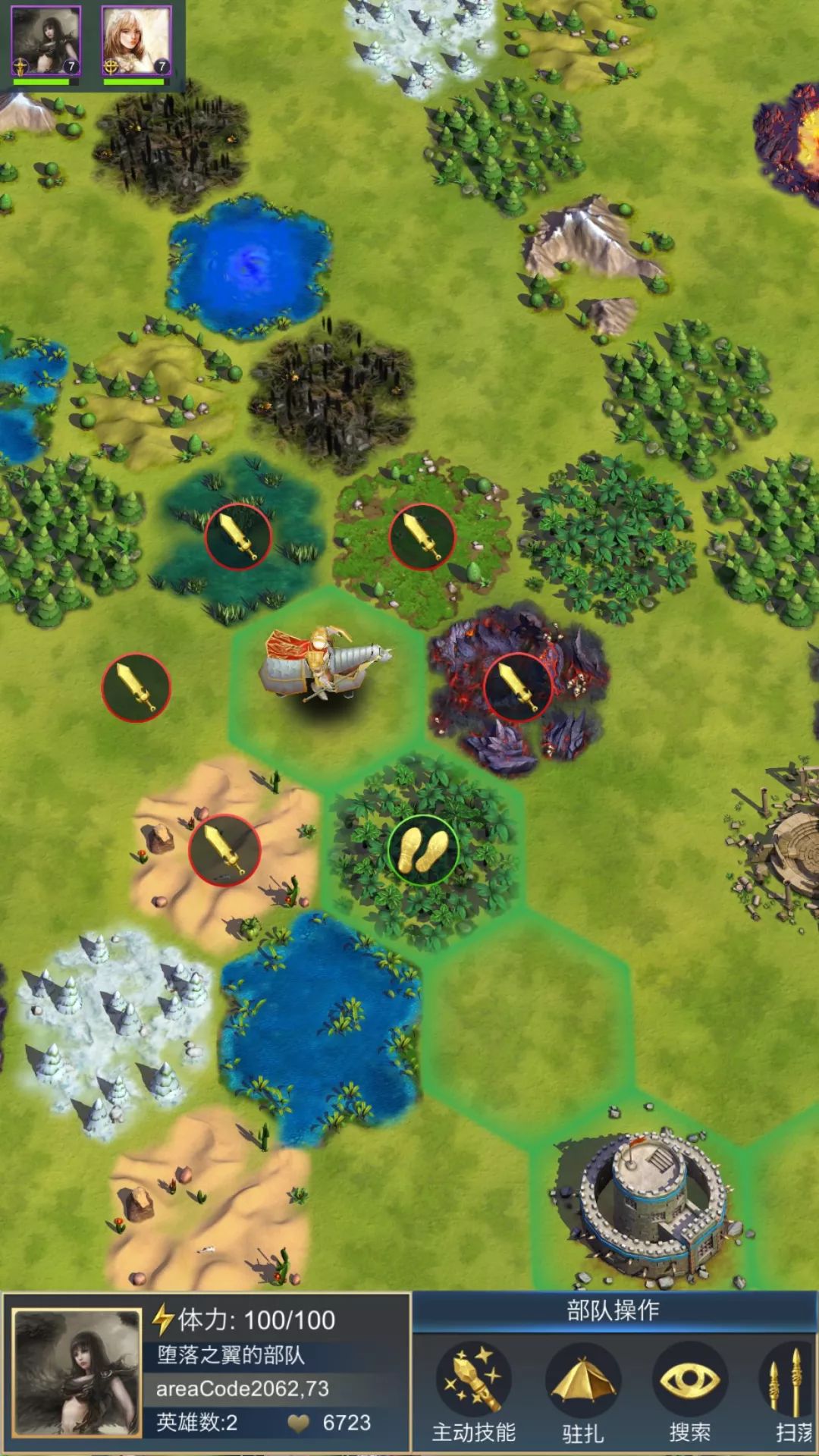Select the blonde hero portrait at top
This screenshot has height=1456, width=819.
(136, 42)
